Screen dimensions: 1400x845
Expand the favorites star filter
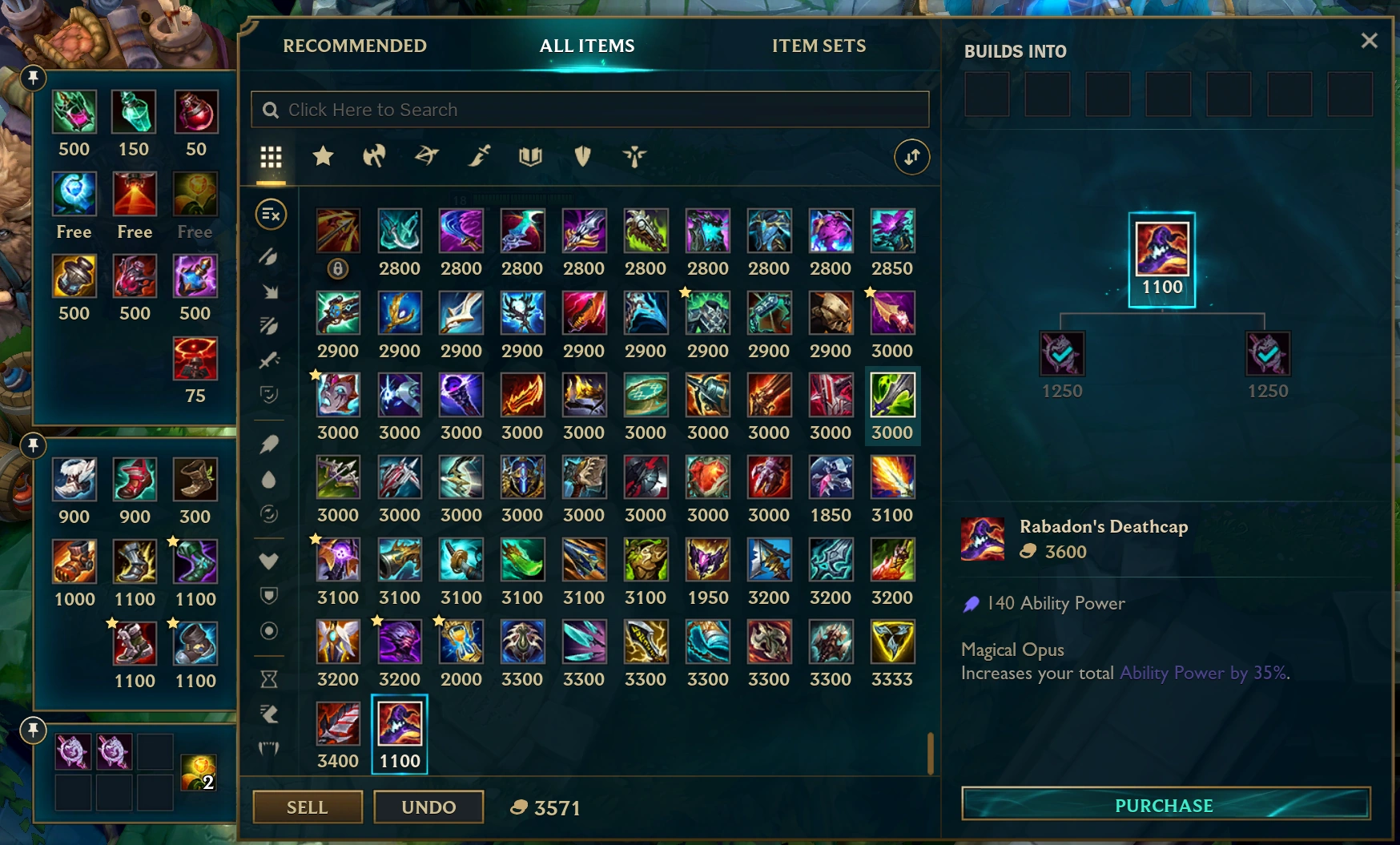[323, 157]
